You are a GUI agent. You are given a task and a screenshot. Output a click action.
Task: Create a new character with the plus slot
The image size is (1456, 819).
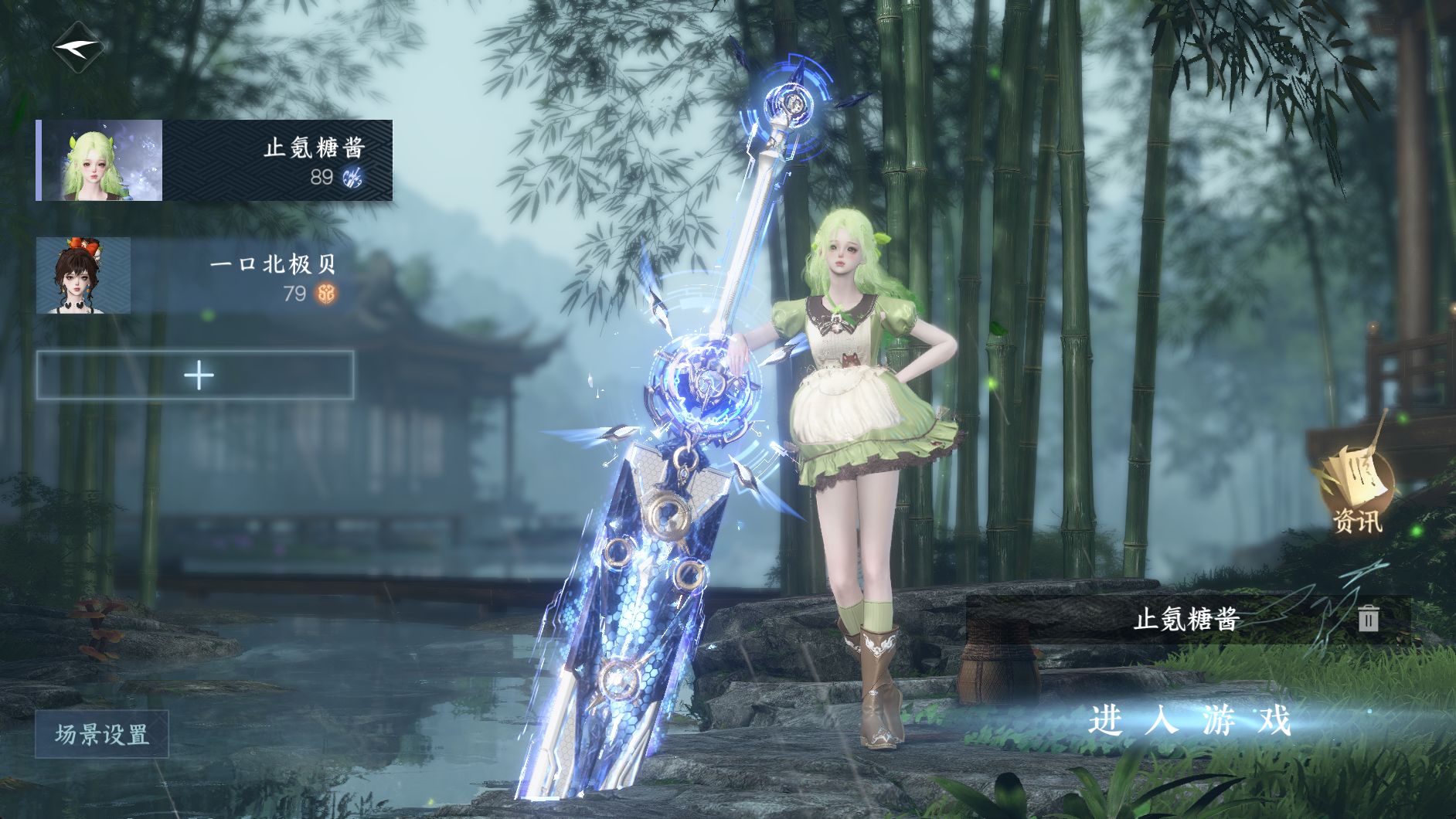tap(196, 376)
